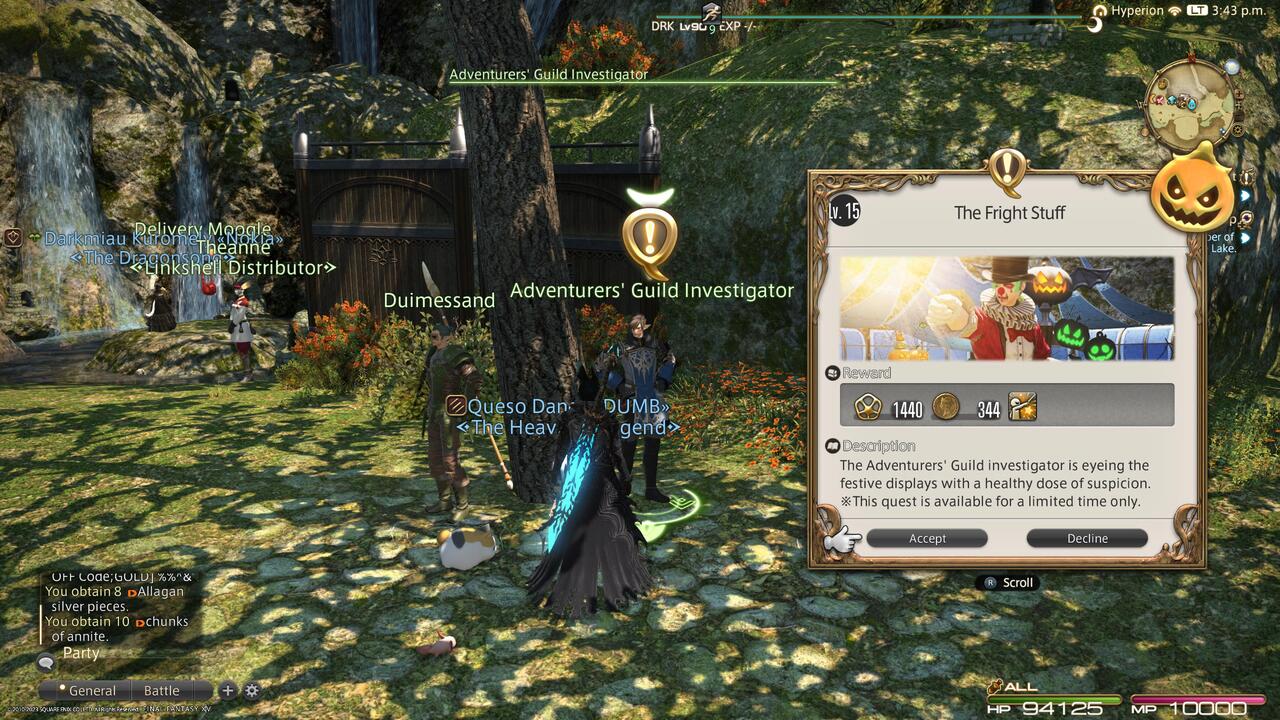
Task: Accept The Fright Stuff quest
Action: click(x=926, y=538)
